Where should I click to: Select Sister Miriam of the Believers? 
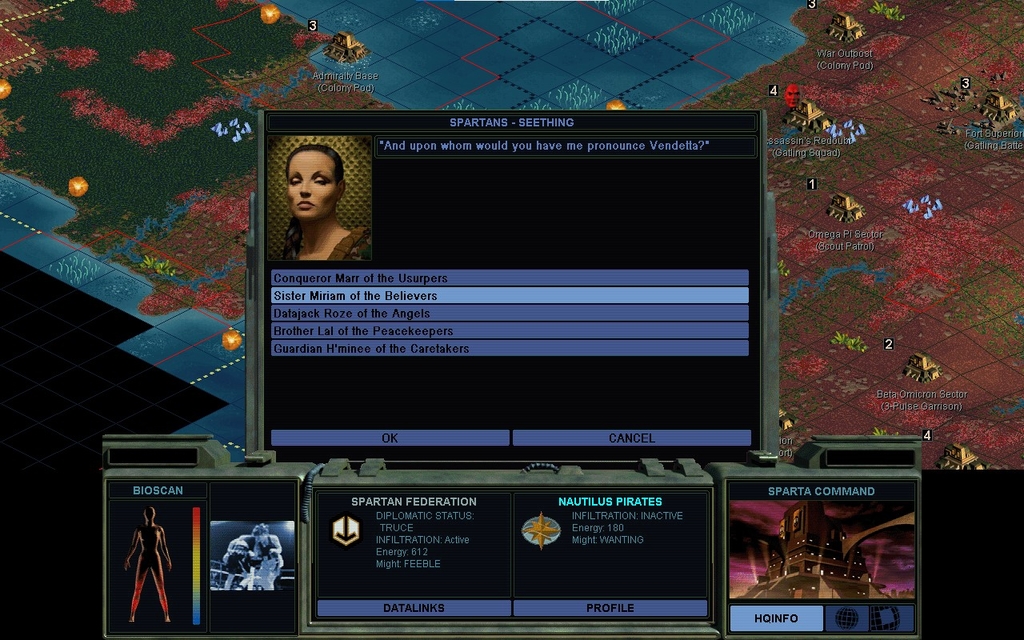click(x=509, y=296)
